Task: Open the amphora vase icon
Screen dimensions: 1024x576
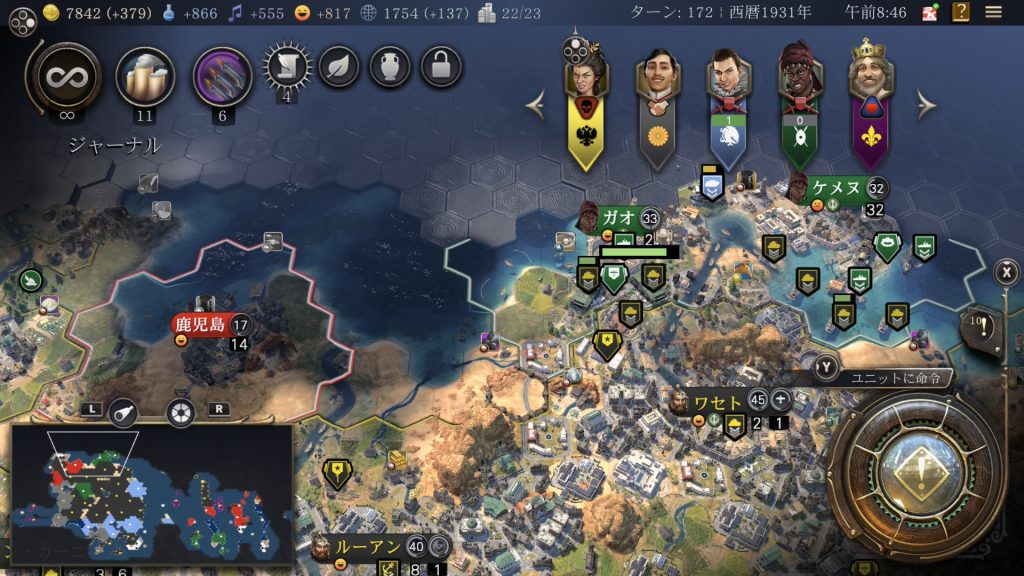Action: coord(390,67)
